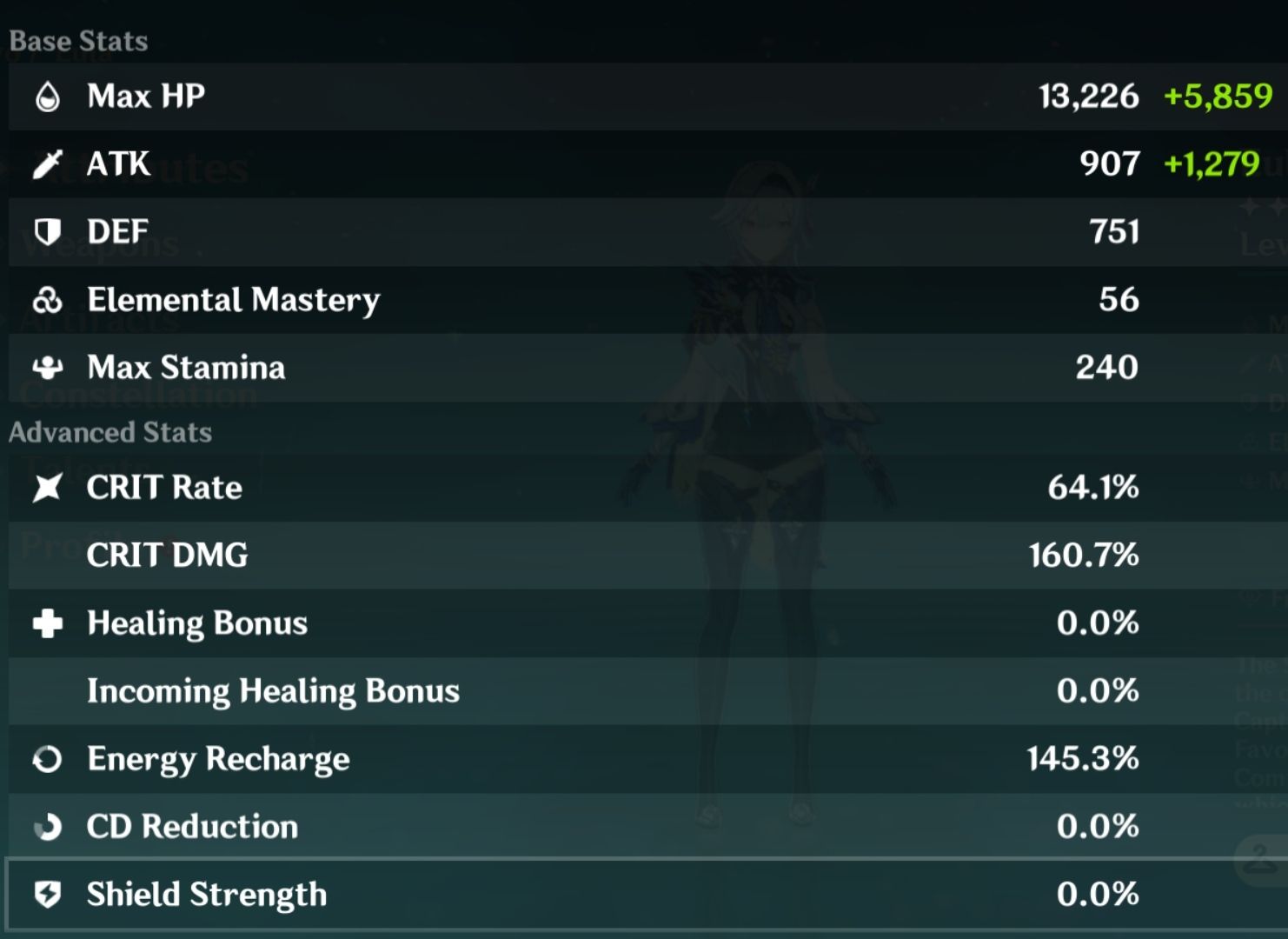Click the Max HP droplet icon
Image resolution: width=1288 pixels, height=939 pixels.
[49, 96]
